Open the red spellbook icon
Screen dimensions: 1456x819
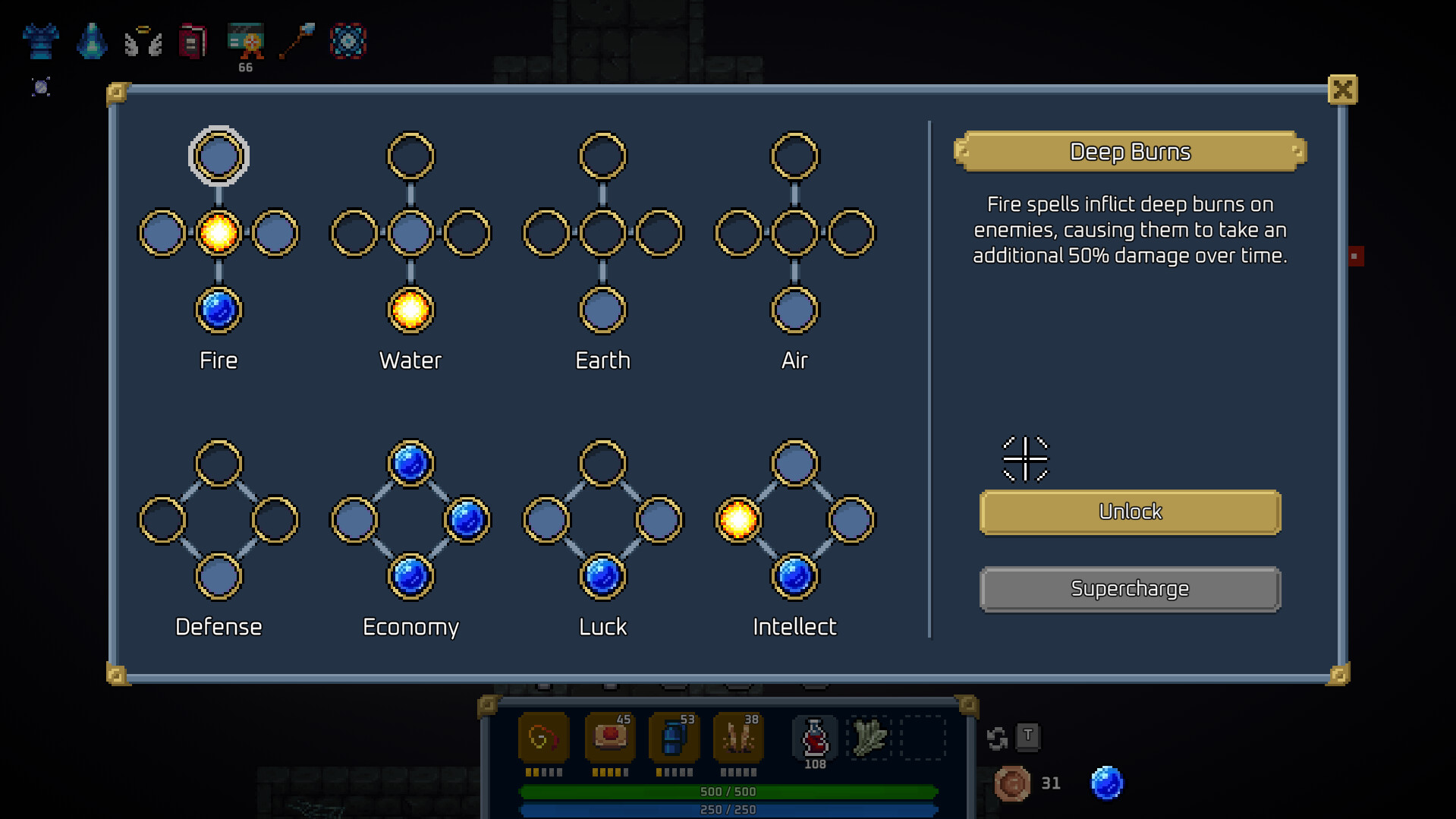click(193, 42)
